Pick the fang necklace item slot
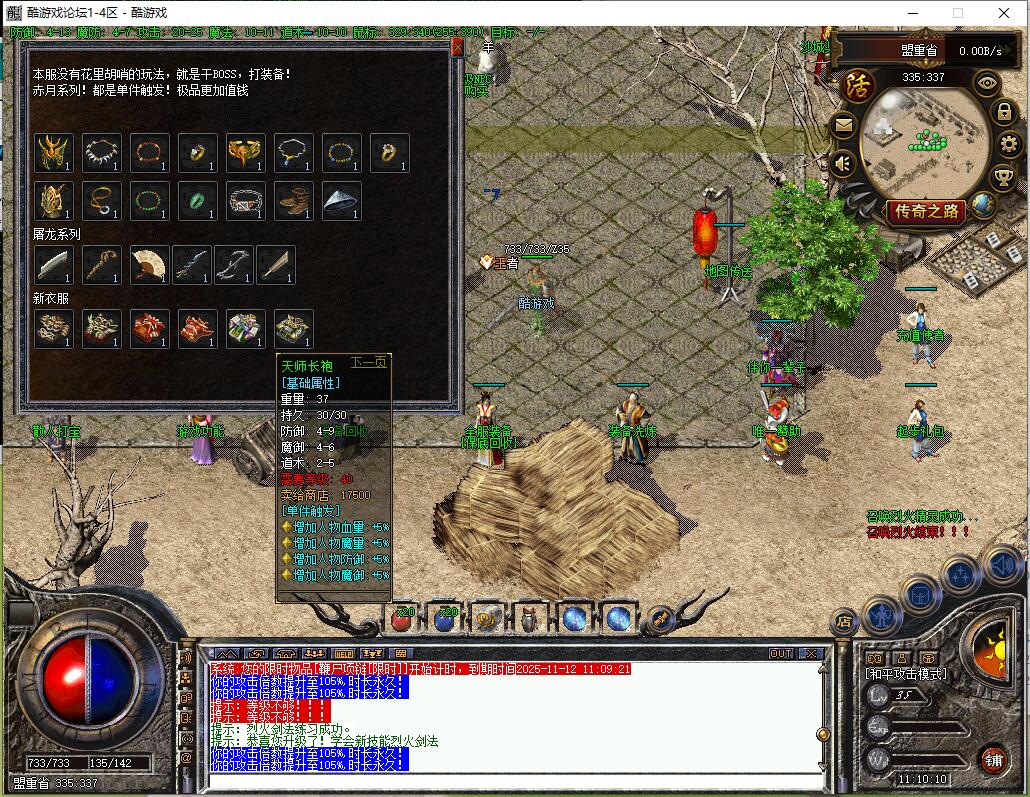The width and height of the screenshot is (1030, 797). 101,153
